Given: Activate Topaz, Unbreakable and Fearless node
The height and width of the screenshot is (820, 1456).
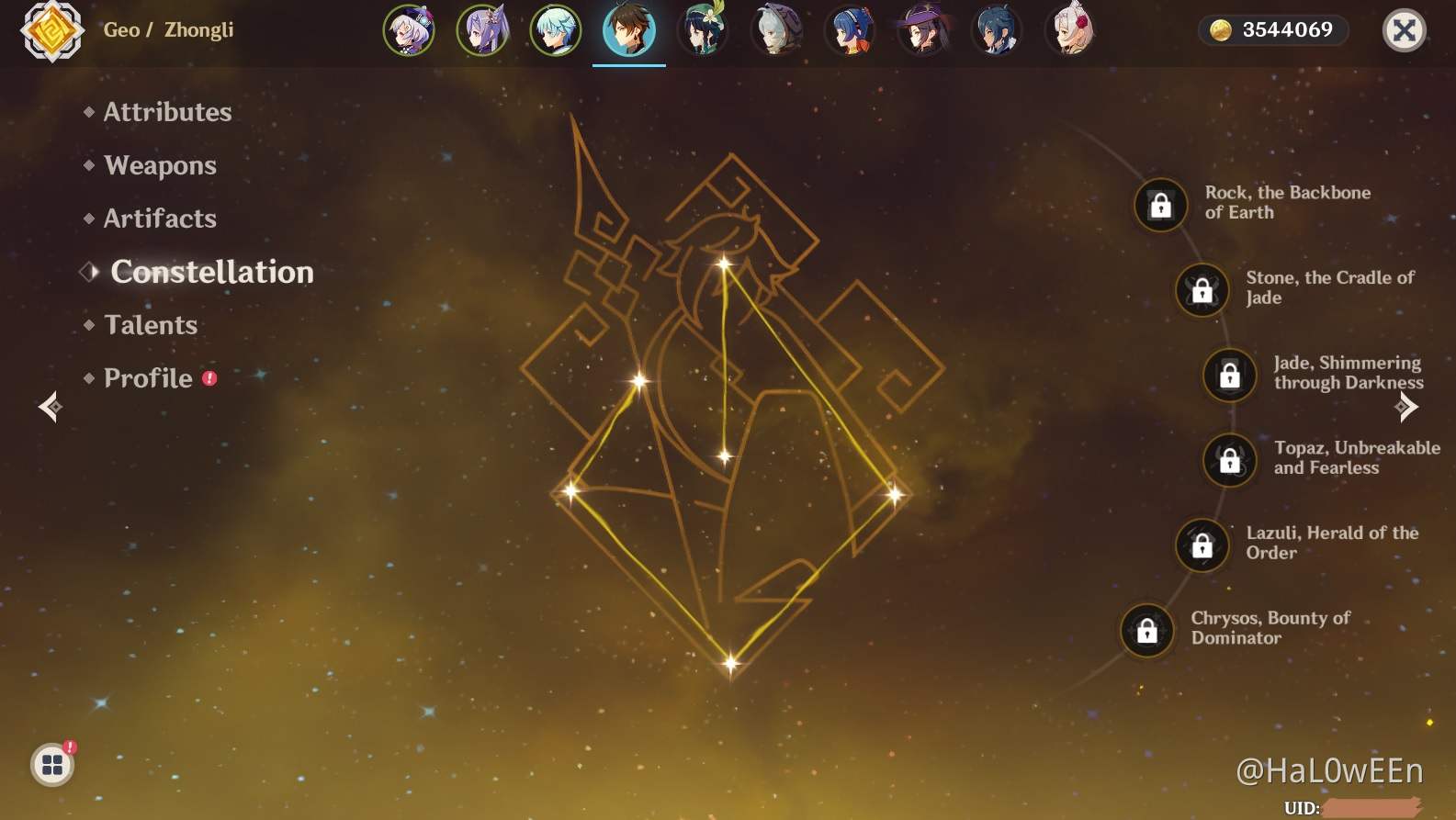Looking at the screenshot, I should click(1228, 460).
